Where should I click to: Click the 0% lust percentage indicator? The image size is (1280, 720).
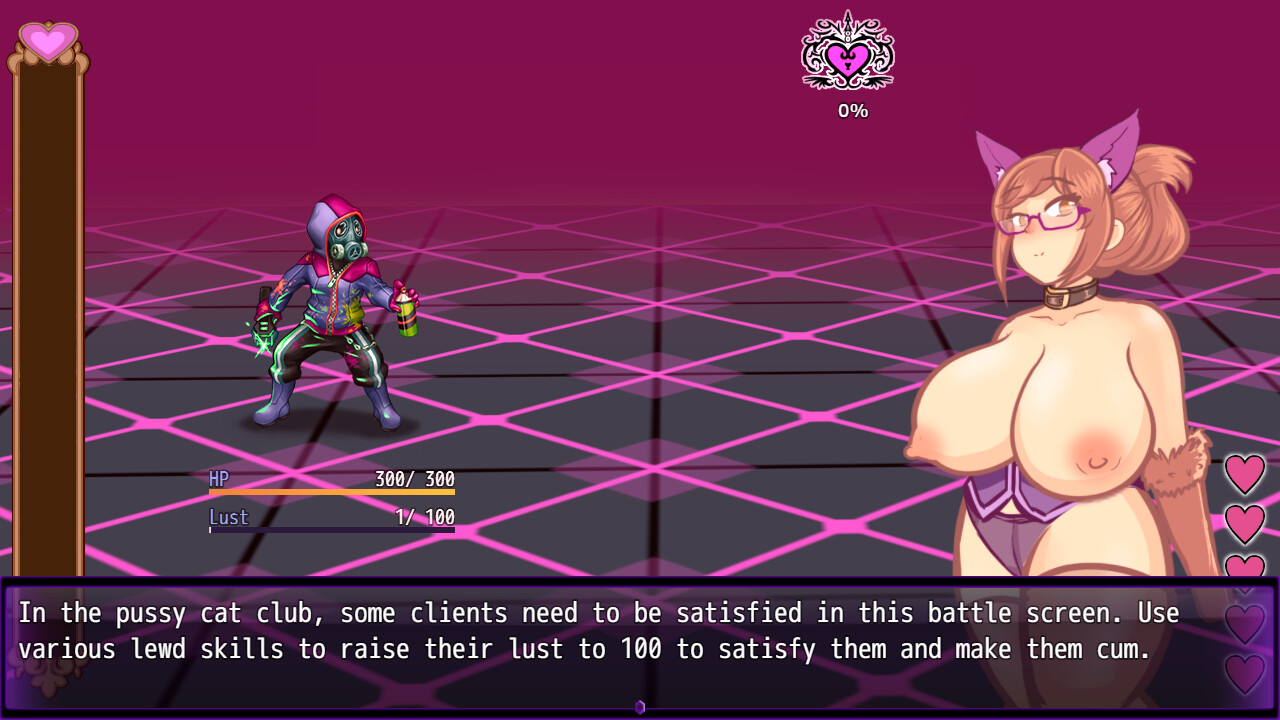click(851, 110)
